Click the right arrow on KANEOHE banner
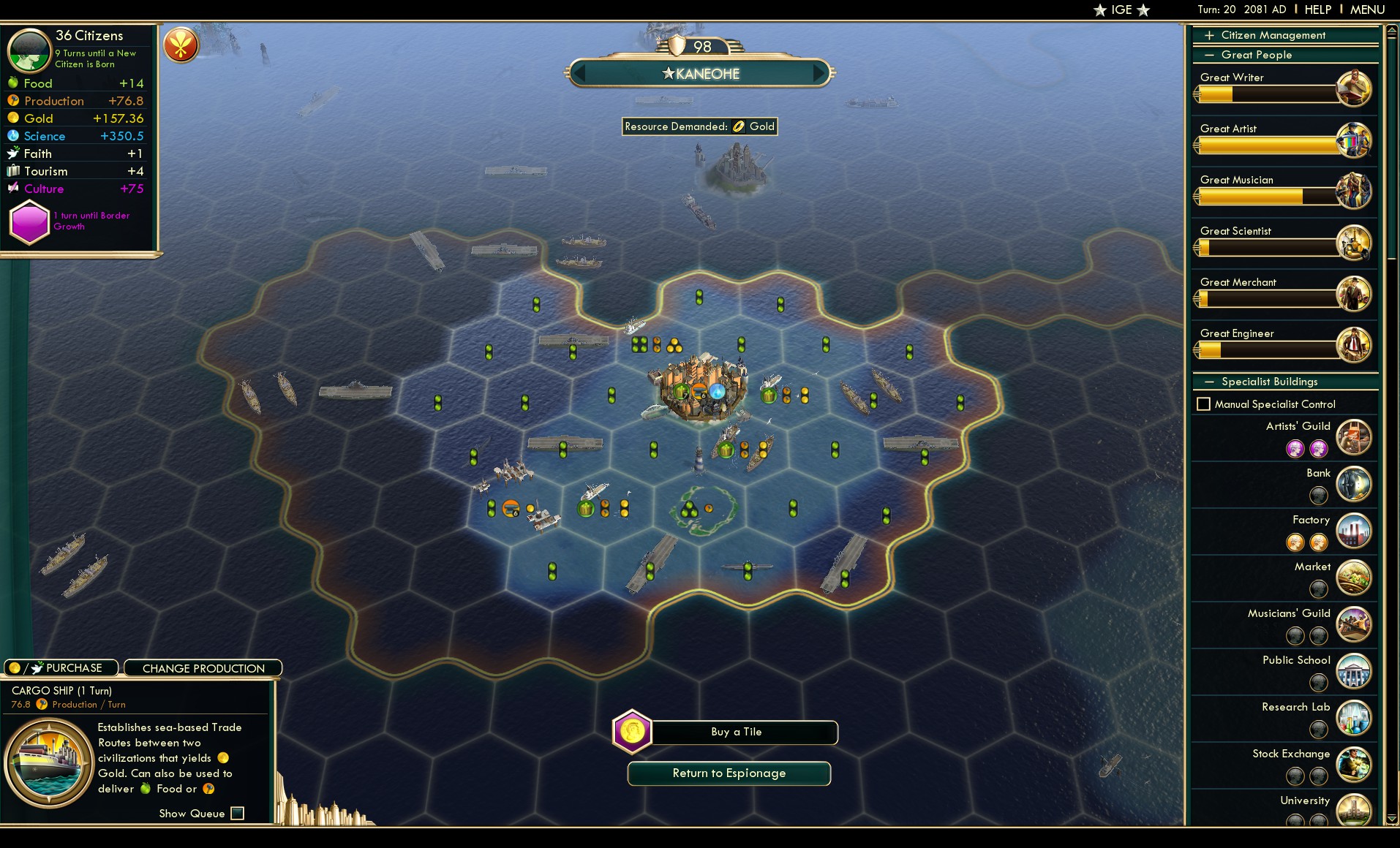The width and height of the screenshot is (1400, 848). 817,73
